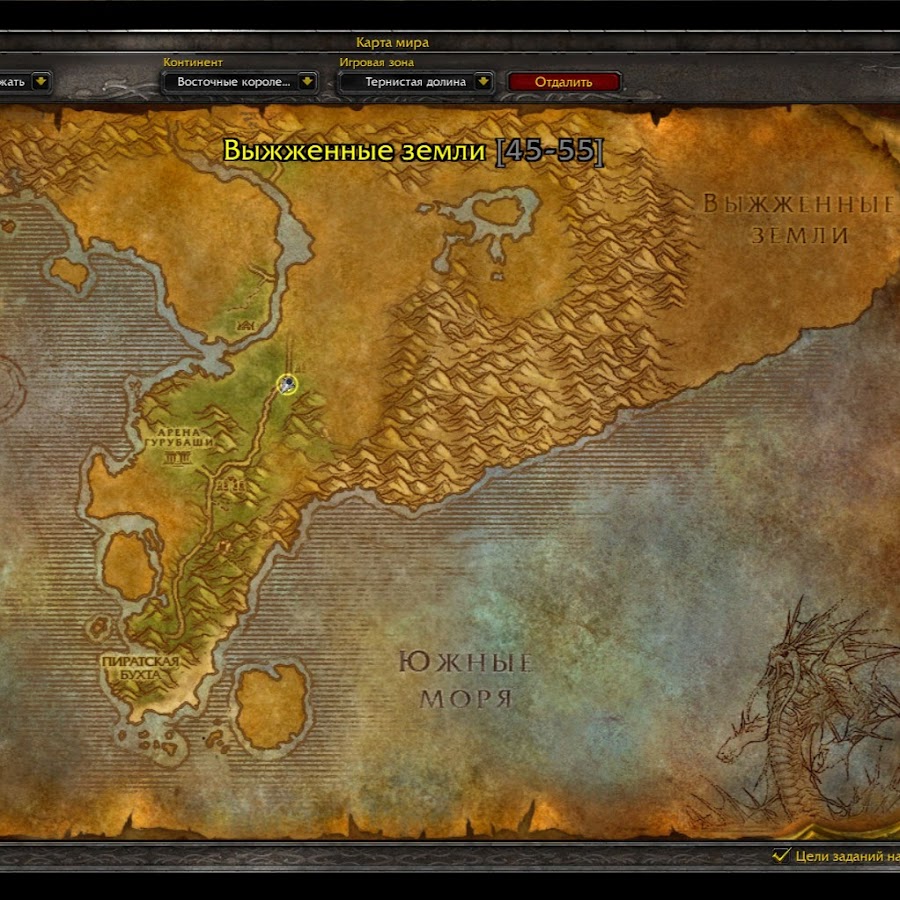The height and width of the screenshot is (900, 900).
Task: Open the Континент dropdown
Action: click(307, 82)
